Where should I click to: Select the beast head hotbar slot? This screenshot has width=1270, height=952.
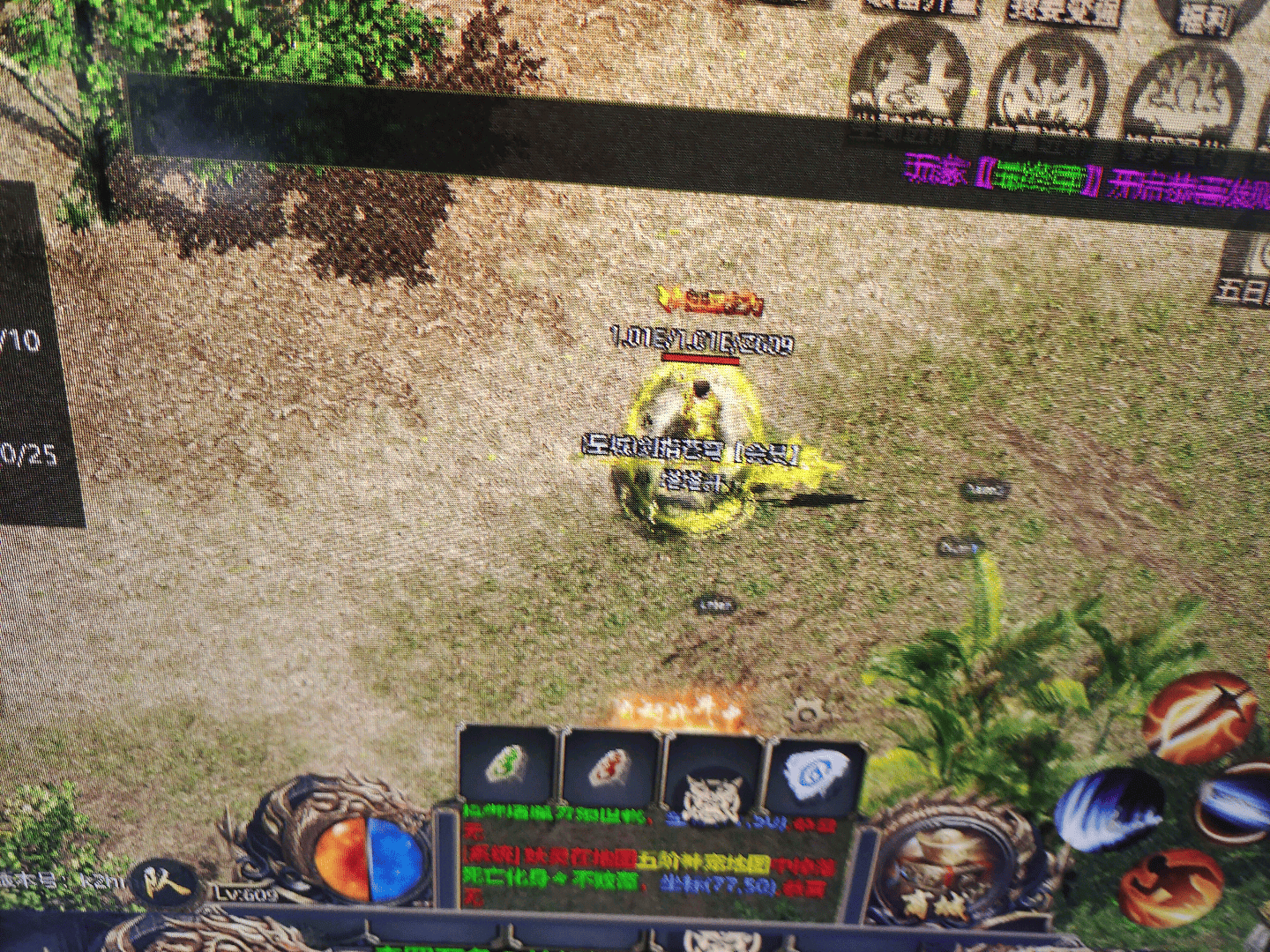tap(713, 784)
